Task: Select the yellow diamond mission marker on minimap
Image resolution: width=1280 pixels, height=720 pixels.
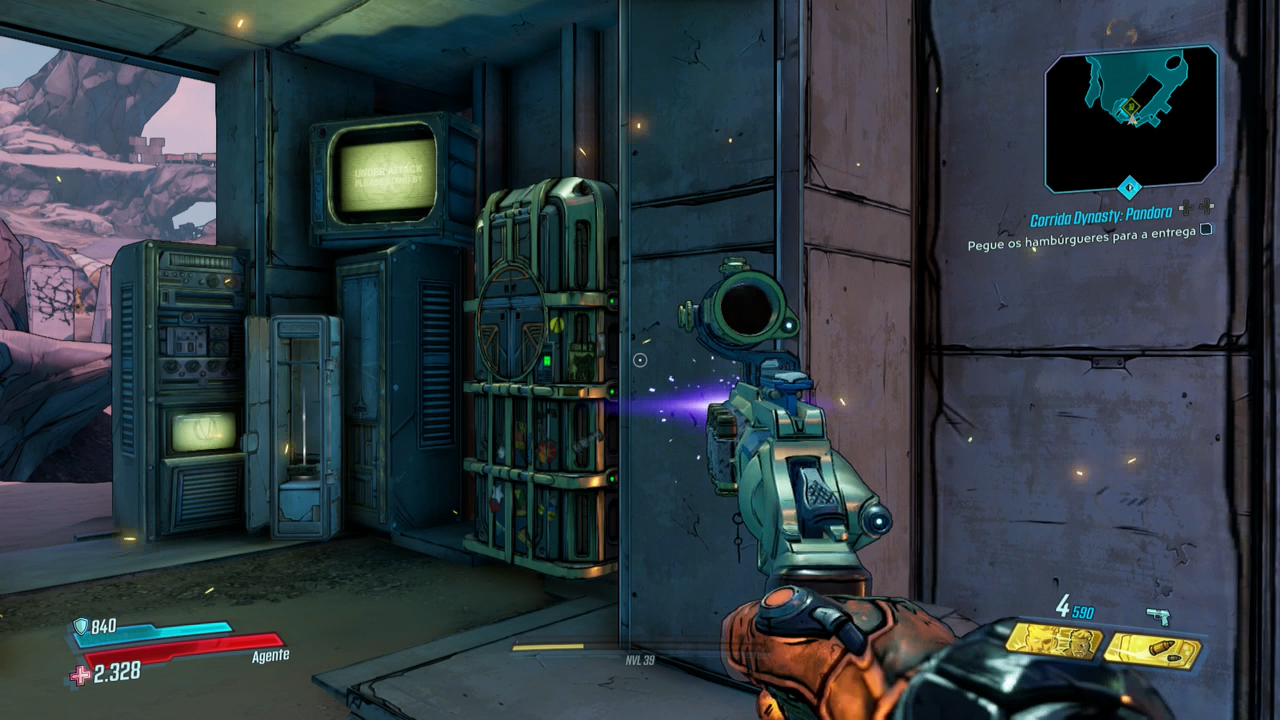Action: point(1131,106)
